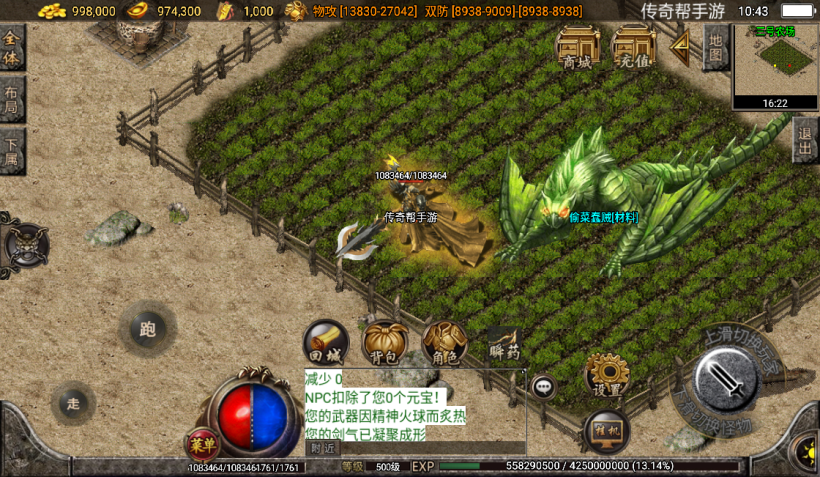Open the 充值 recharge building icon
Screen dimensions: 820x477
pyautogui.click(x=633, y=47)
